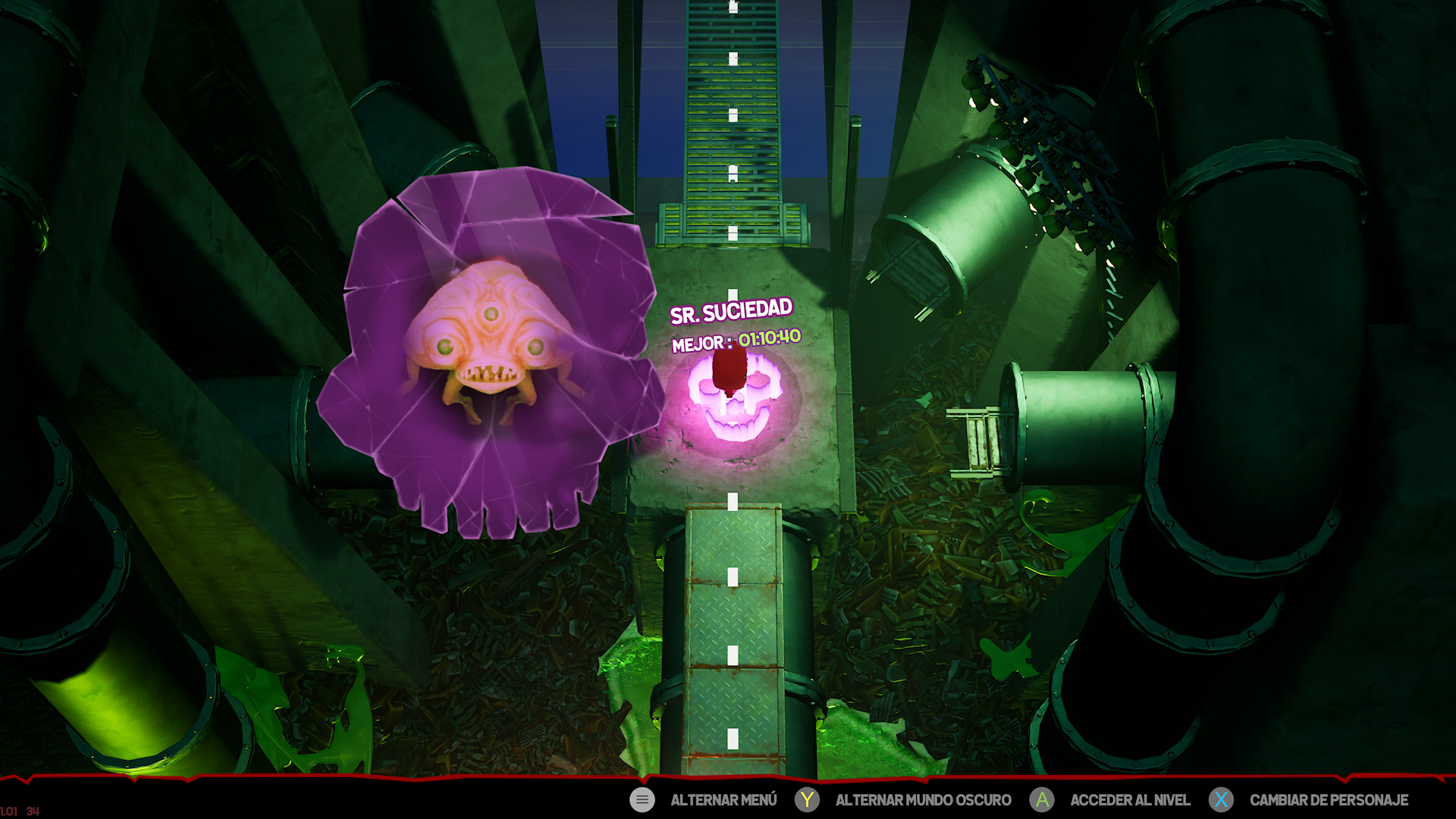Screen dimensions: 1456x819
Task: Click the hamburger menu icon labeled ALTERNAR MENÚ
Action: [x=641, y=799]
